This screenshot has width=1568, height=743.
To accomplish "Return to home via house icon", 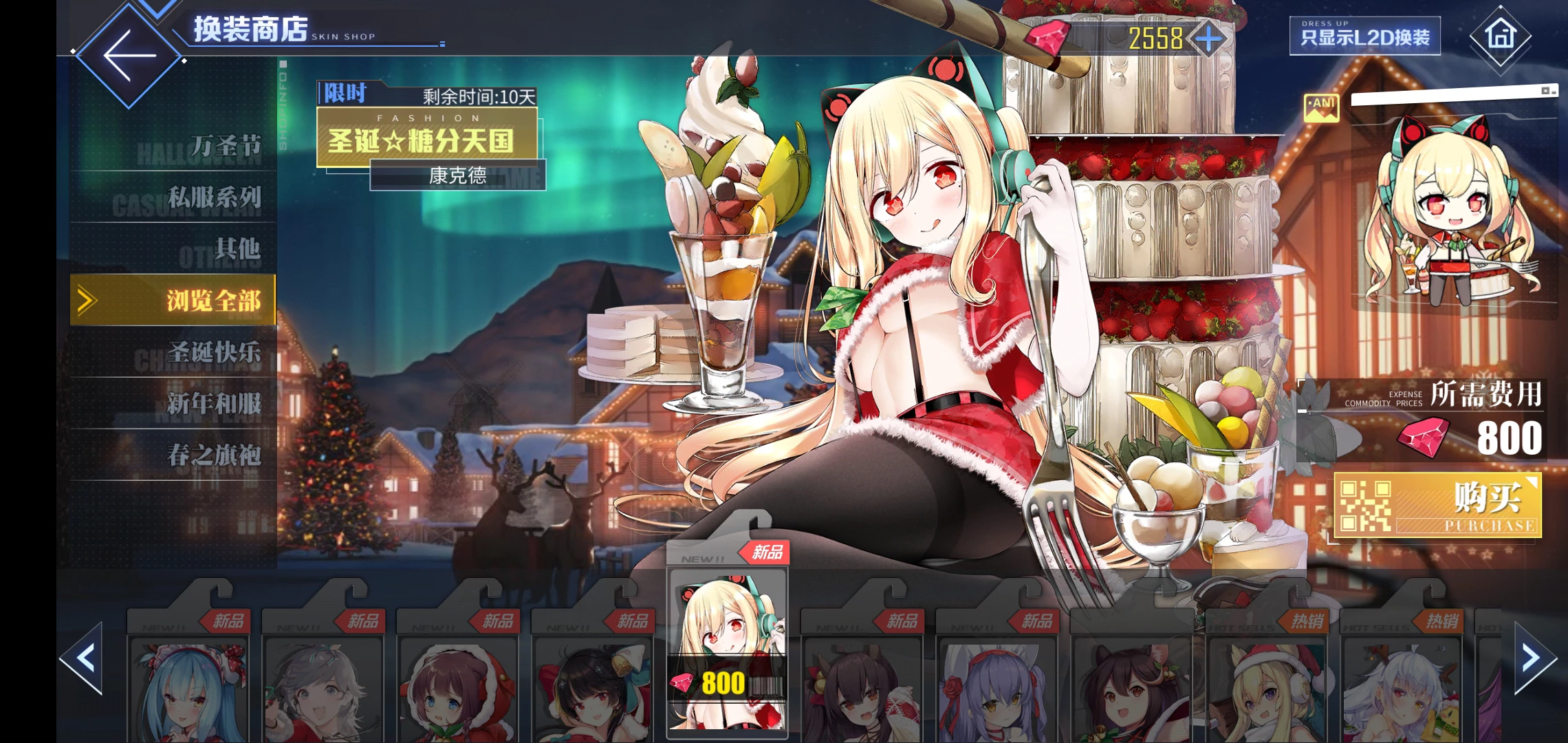I will click(x=1500, y=34).
